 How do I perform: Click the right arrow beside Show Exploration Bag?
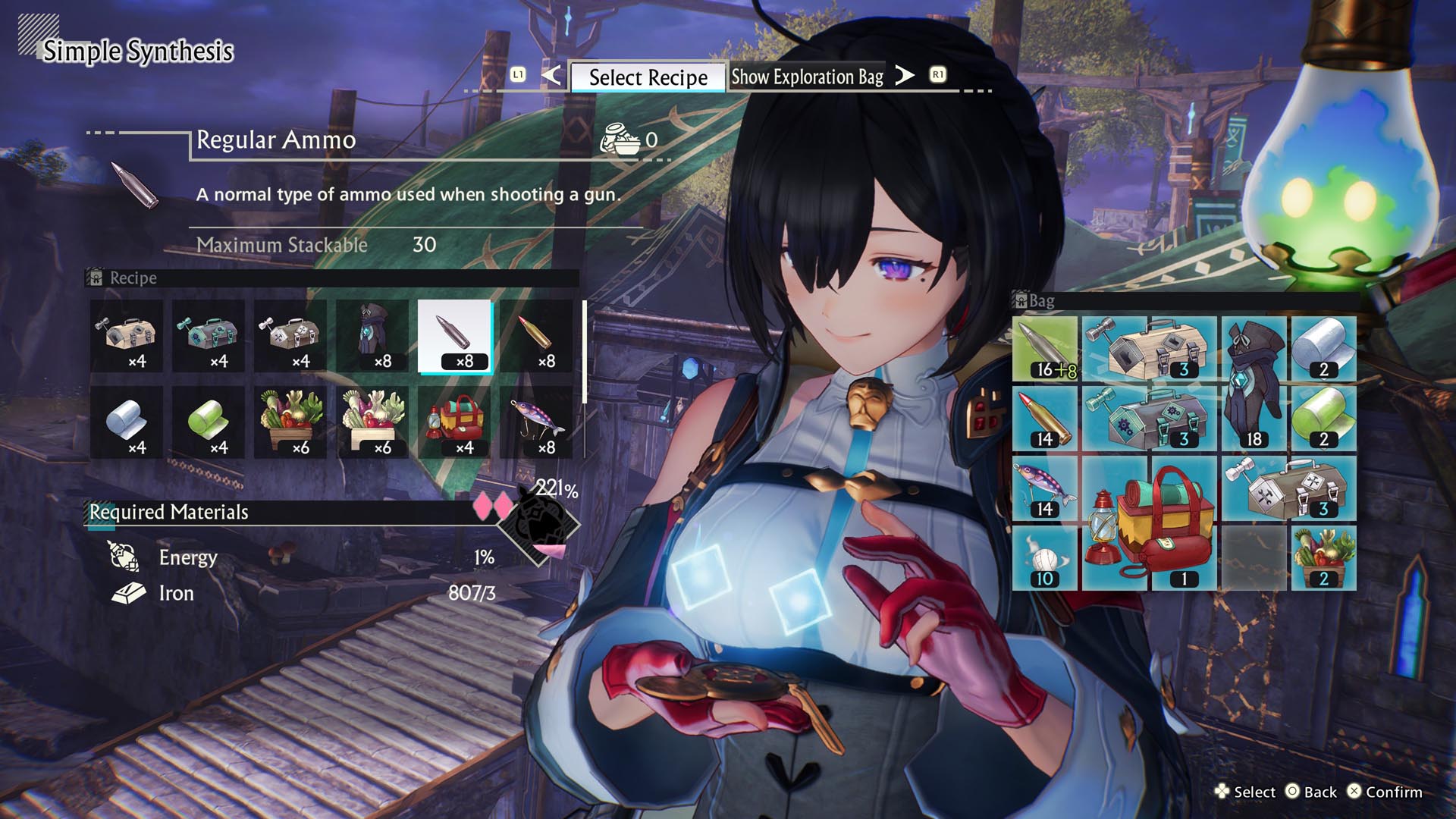point(904,75)
